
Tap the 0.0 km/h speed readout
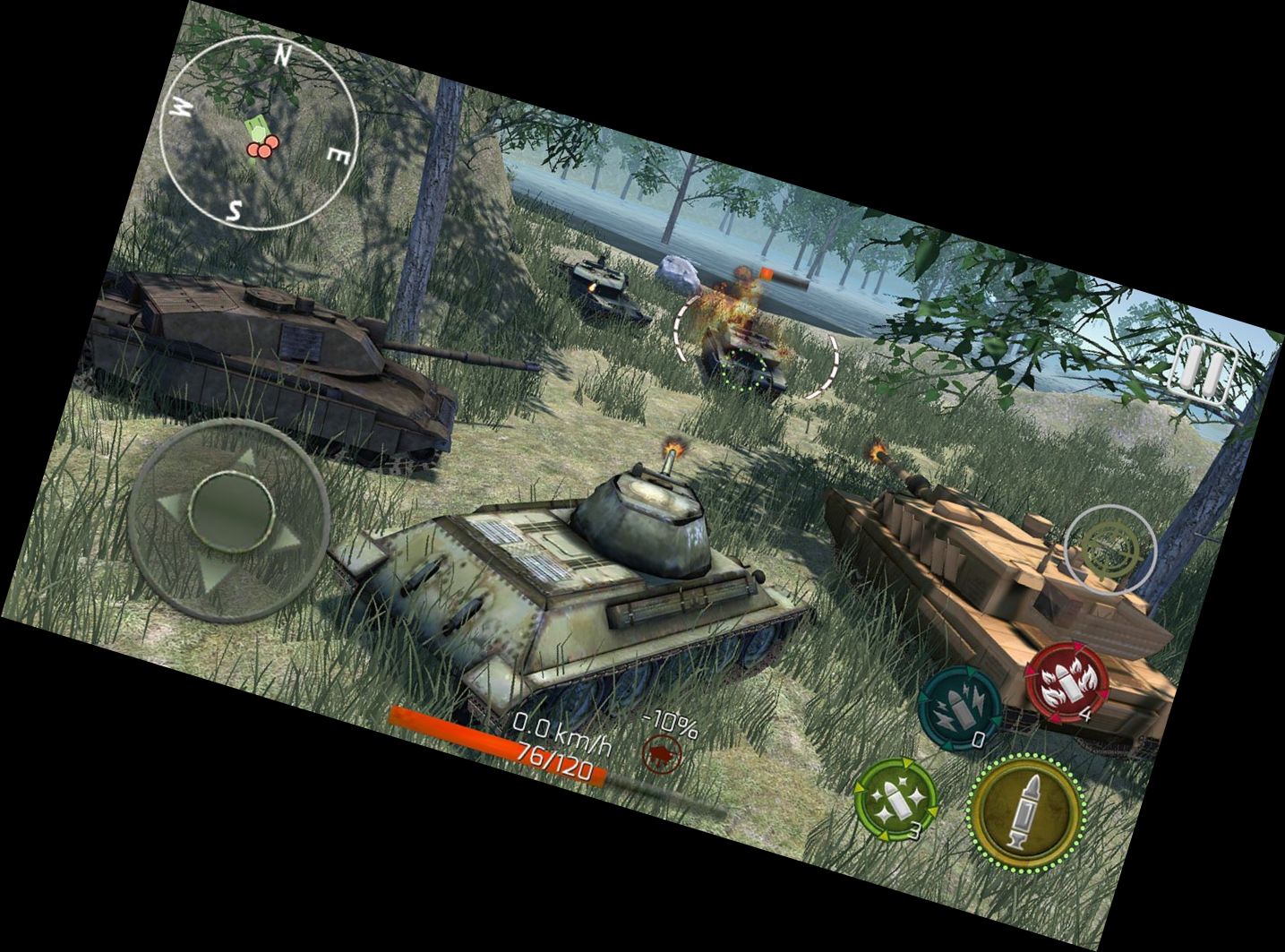point(562,730)
